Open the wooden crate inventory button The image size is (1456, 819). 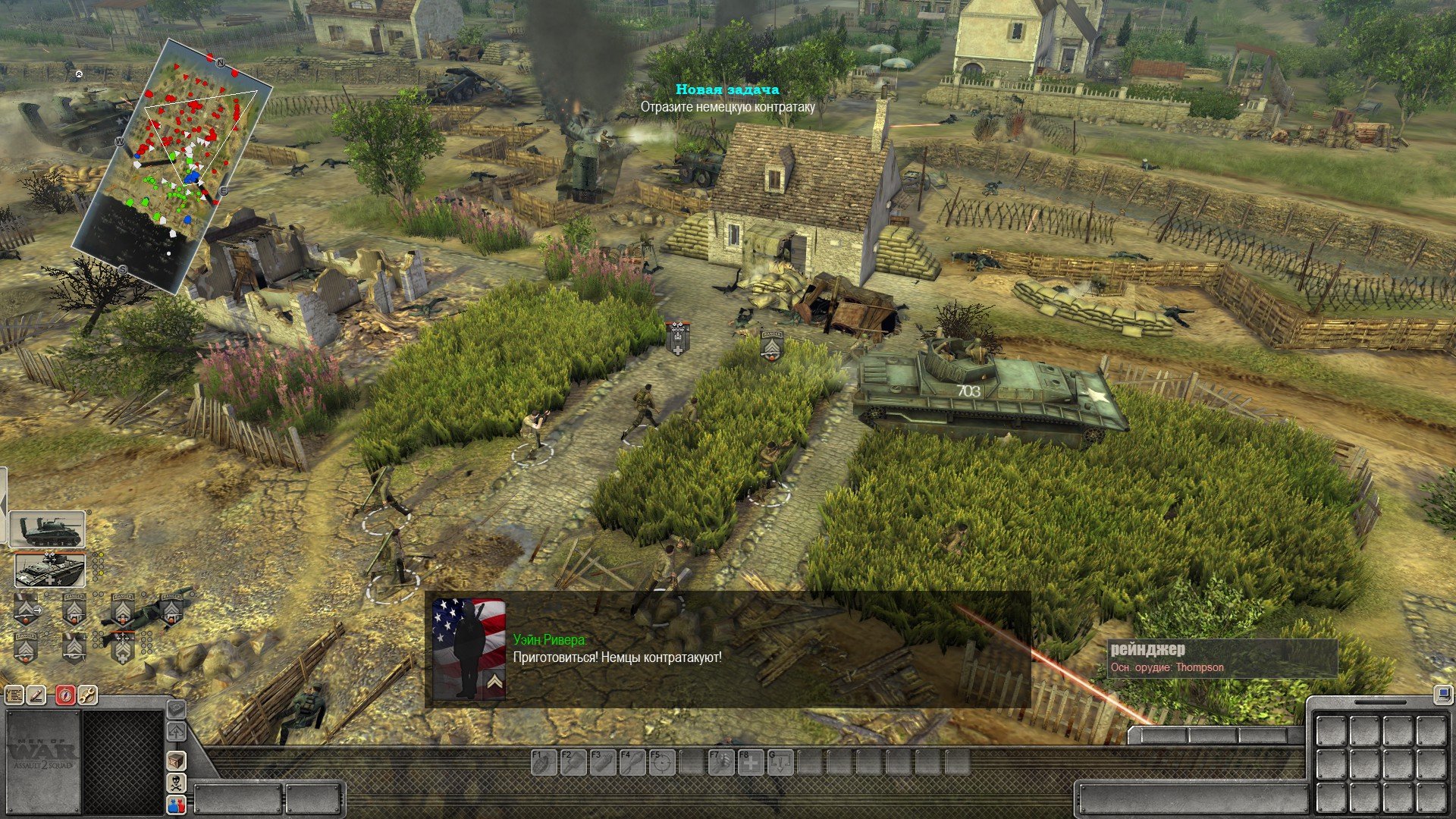[x=176, y=760]
